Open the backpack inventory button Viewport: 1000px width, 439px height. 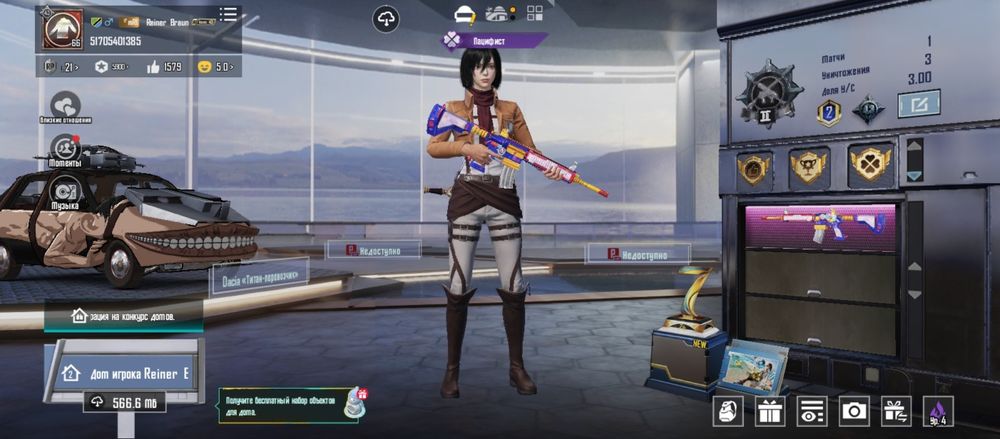tap(728, 410)
